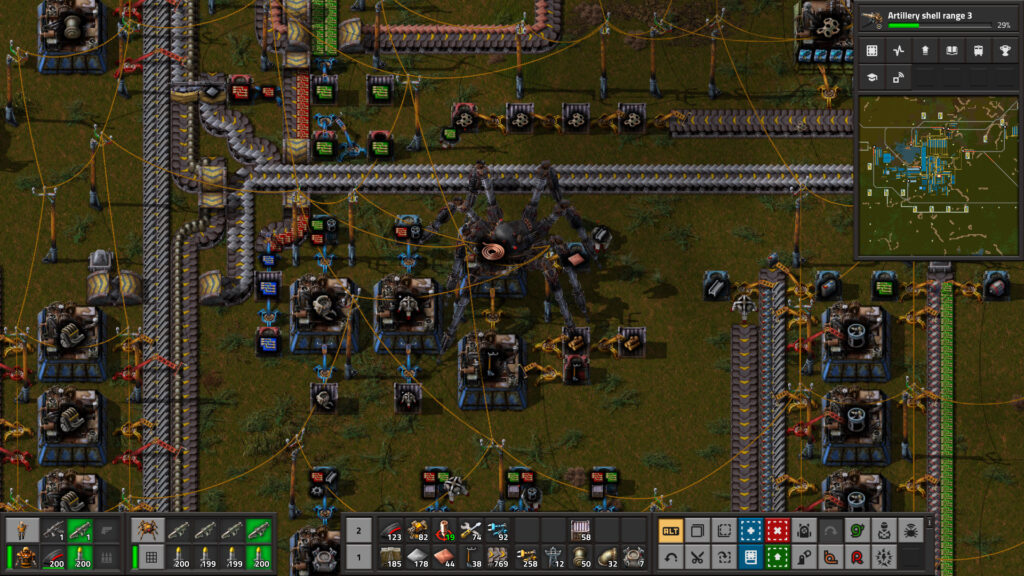Viewport: 1024px width, 576px height.
Task: Select the cut scissors tool
Action: (697, 557)
